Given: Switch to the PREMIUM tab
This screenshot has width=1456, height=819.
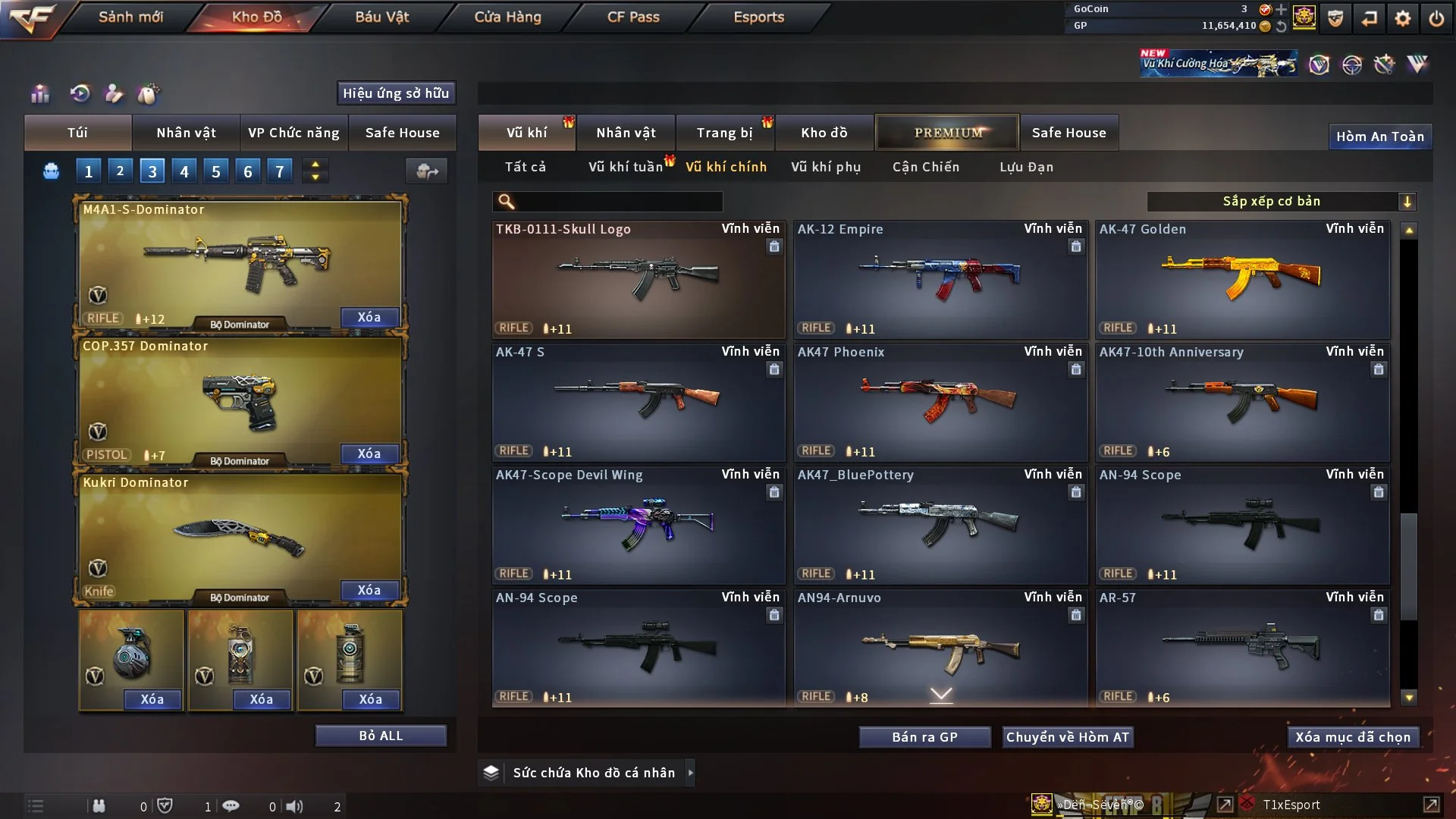Looking at the screenshot, I should pos(948,133).
